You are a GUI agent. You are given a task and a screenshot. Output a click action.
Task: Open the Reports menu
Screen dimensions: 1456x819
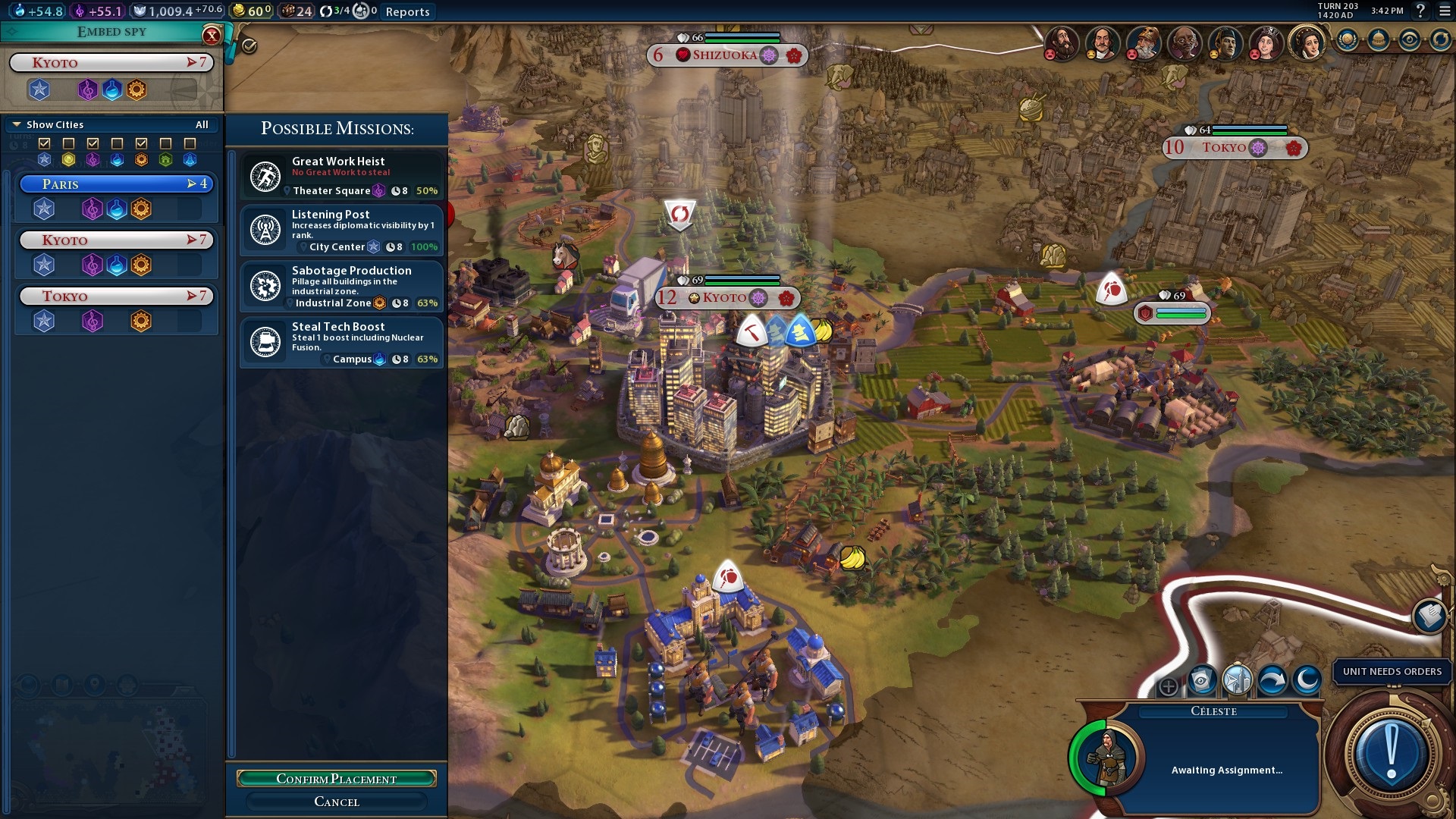pyautogui.click(x=407, y=11)
